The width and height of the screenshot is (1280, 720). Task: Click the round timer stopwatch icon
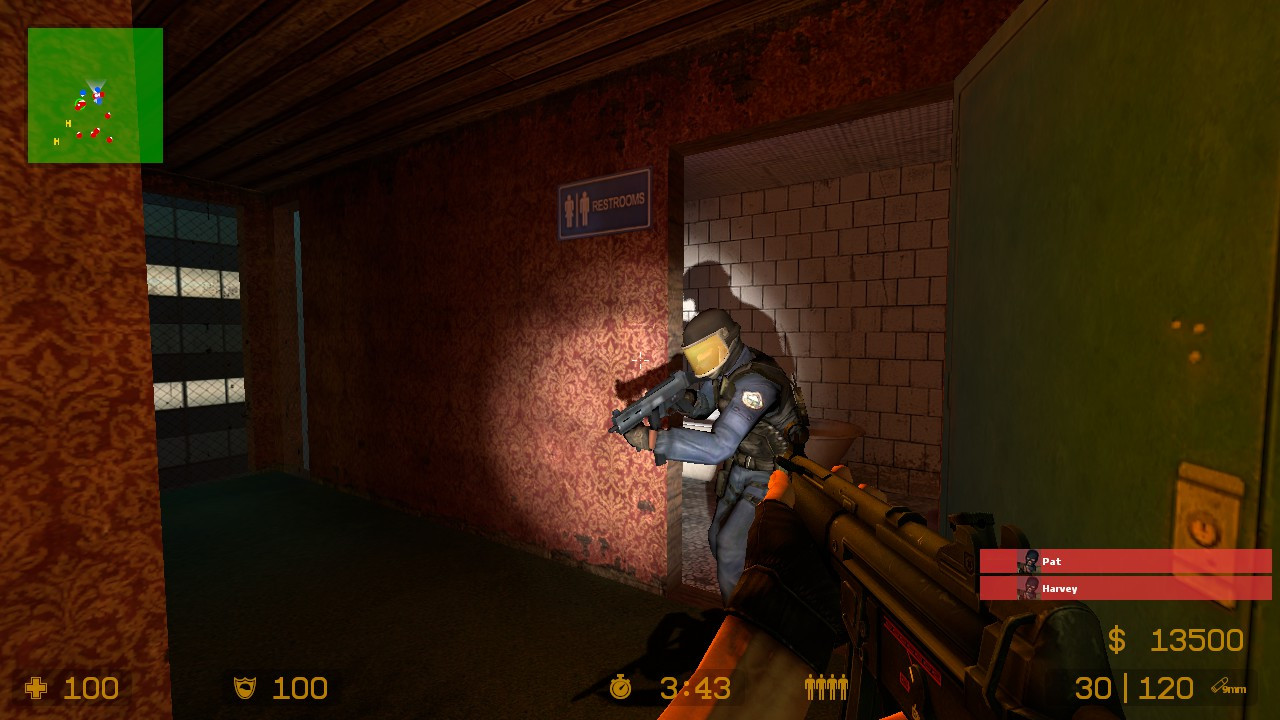click(619, 687)
